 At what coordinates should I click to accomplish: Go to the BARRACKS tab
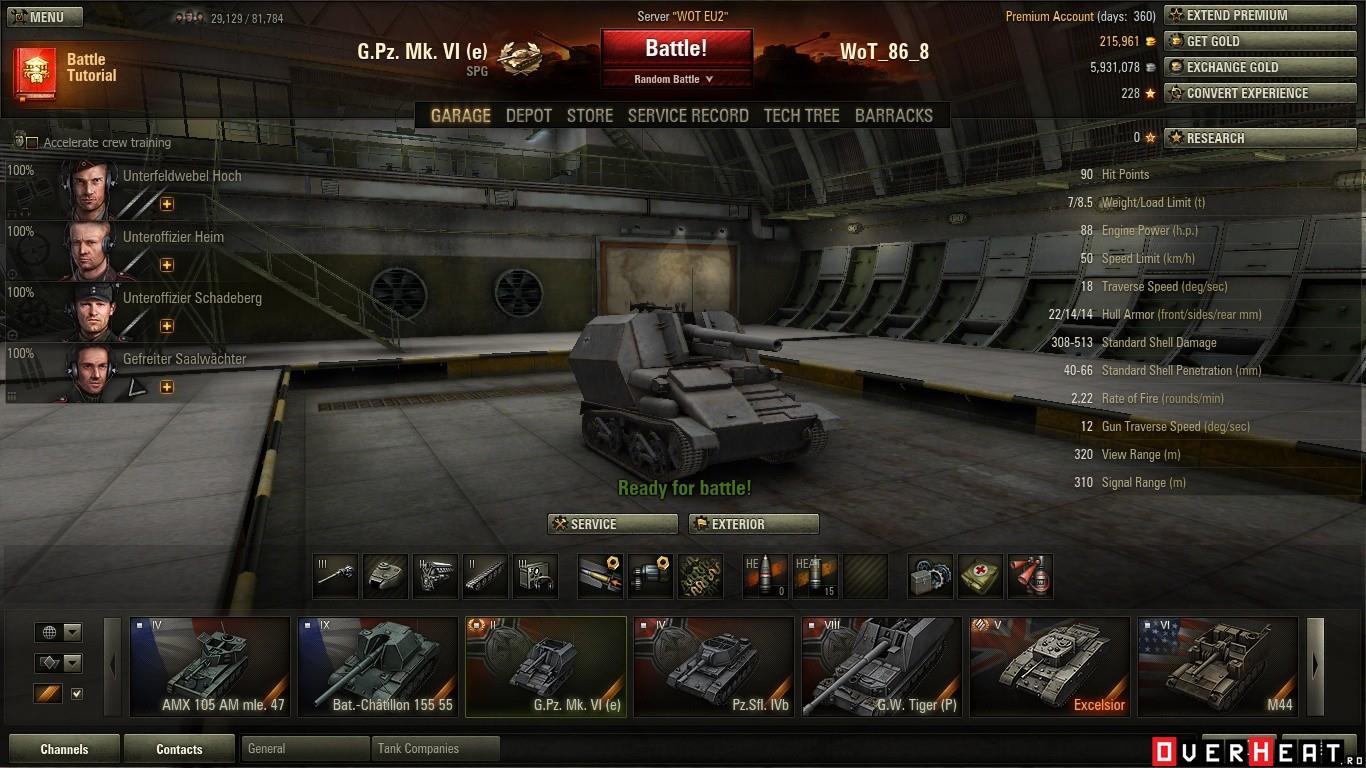[x=893, y=116]
